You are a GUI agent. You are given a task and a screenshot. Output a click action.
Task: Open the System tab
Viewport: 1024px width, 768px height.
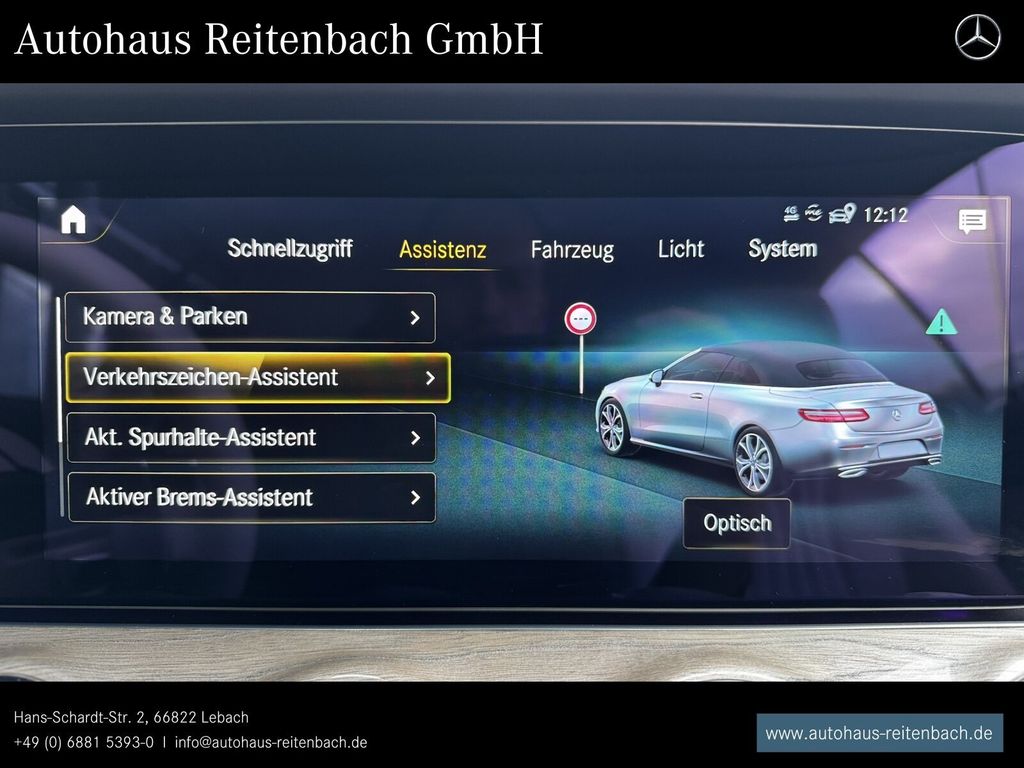click(782, 249)
